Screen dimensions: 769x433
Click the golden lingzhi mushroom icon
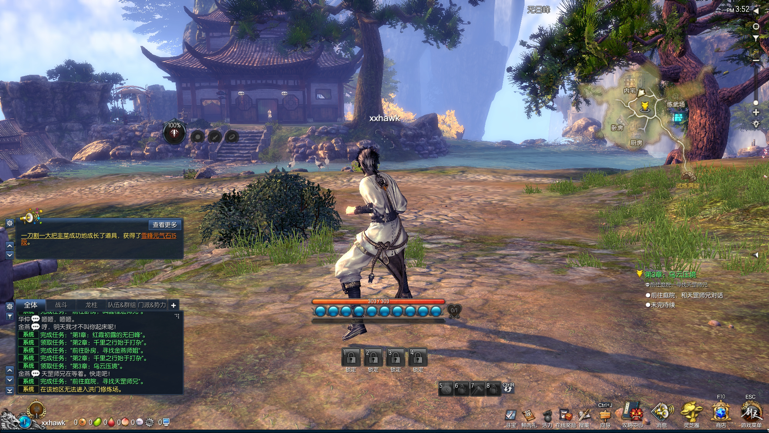(691, 411)
